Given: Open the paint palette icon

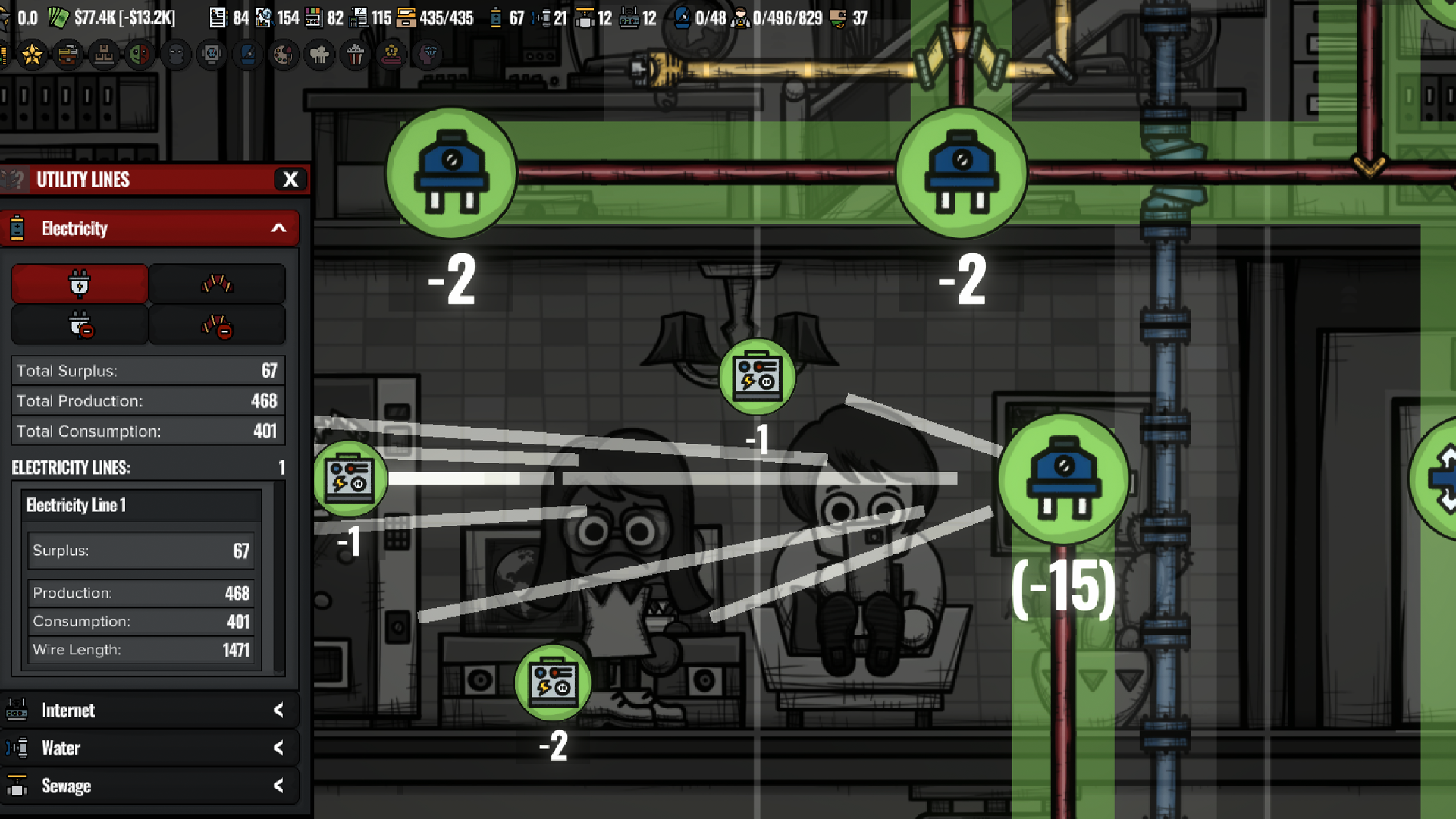Looking at the screenshot, I should click(283, 55).
